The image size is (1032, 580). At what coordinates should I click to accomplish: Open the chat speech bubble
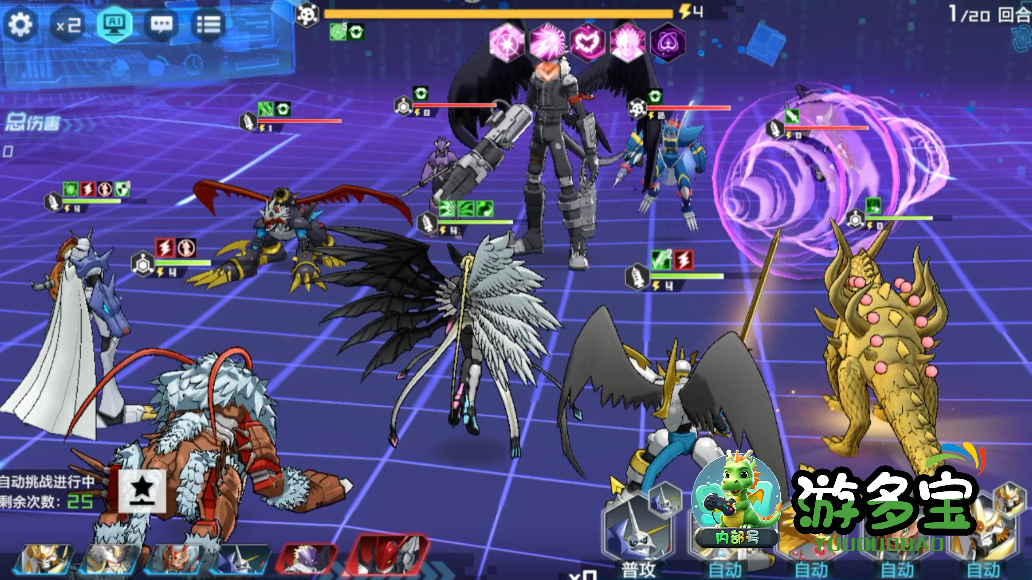pos(161,24)
